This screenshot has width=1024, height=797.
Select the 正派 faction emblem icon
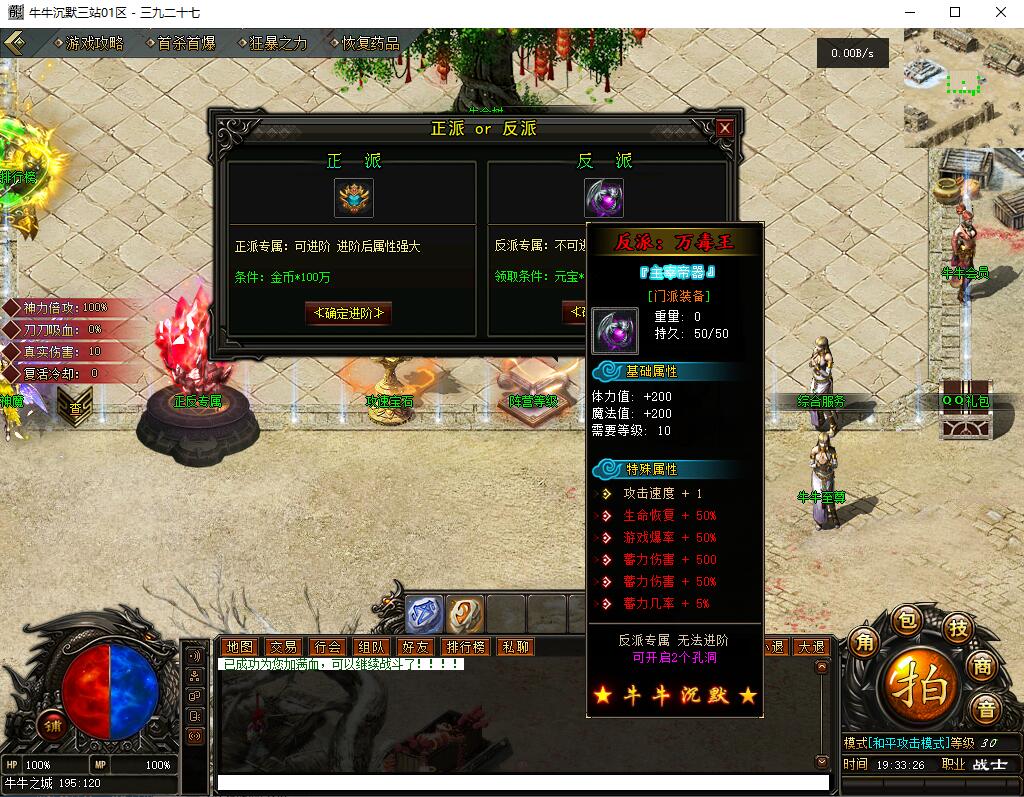click(x=353, y=198)
